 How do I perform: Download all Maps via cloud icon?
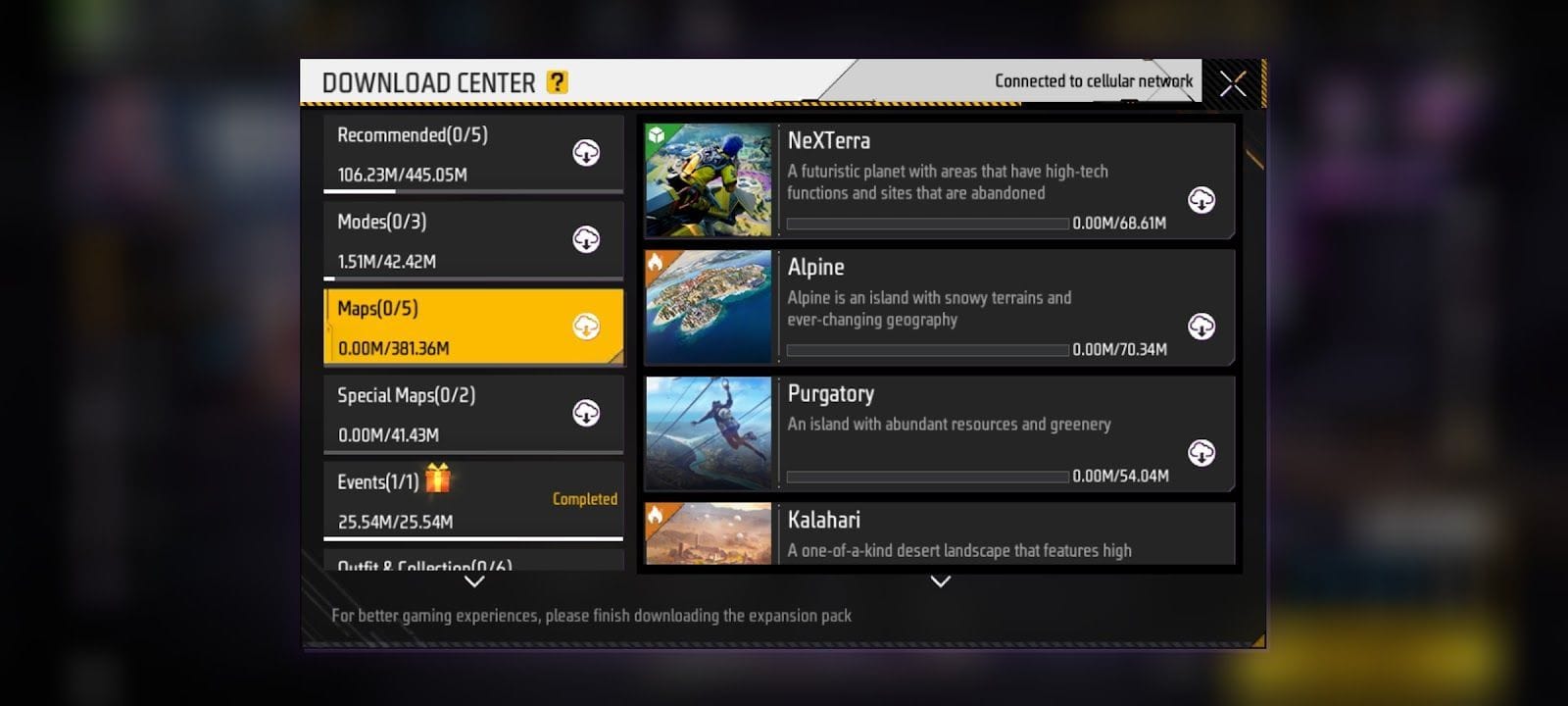[586, 327]
